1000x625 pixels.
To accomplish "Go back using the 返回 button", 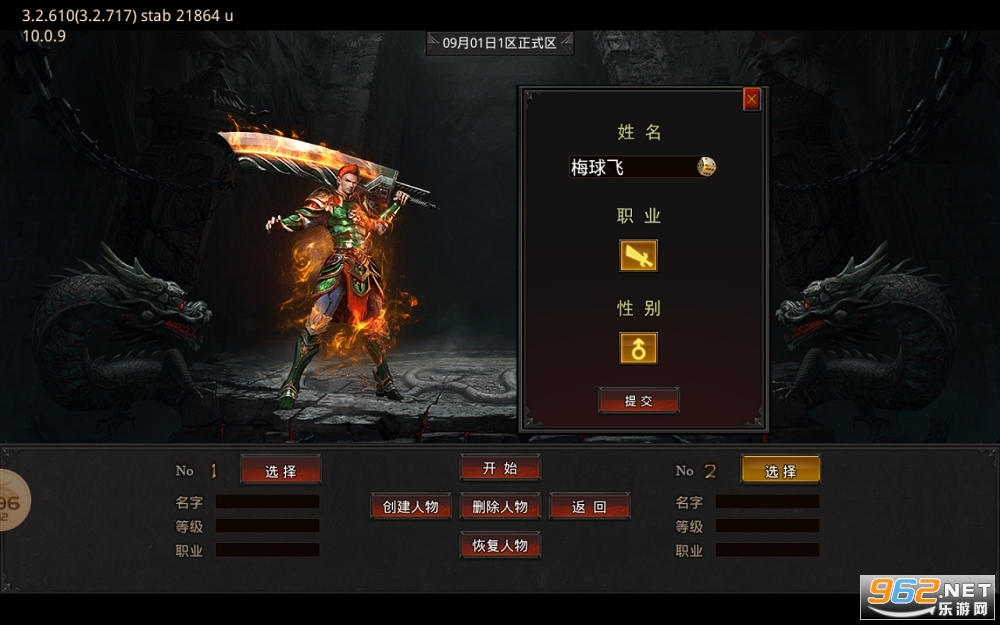I will pos(589,506).
